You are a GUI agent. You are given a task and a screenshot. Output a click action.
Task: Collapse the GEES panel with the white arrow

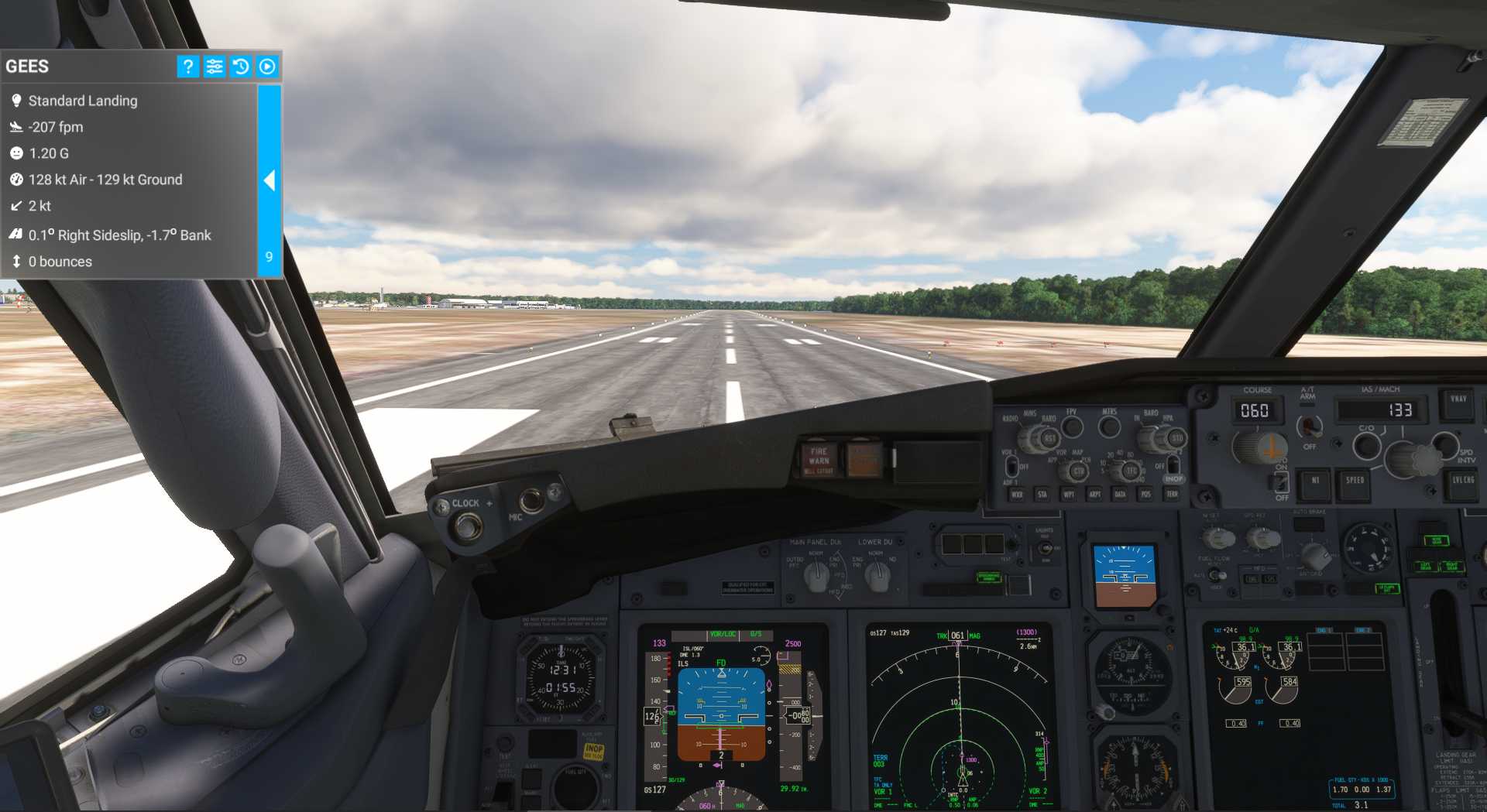[x=269, y=180]
